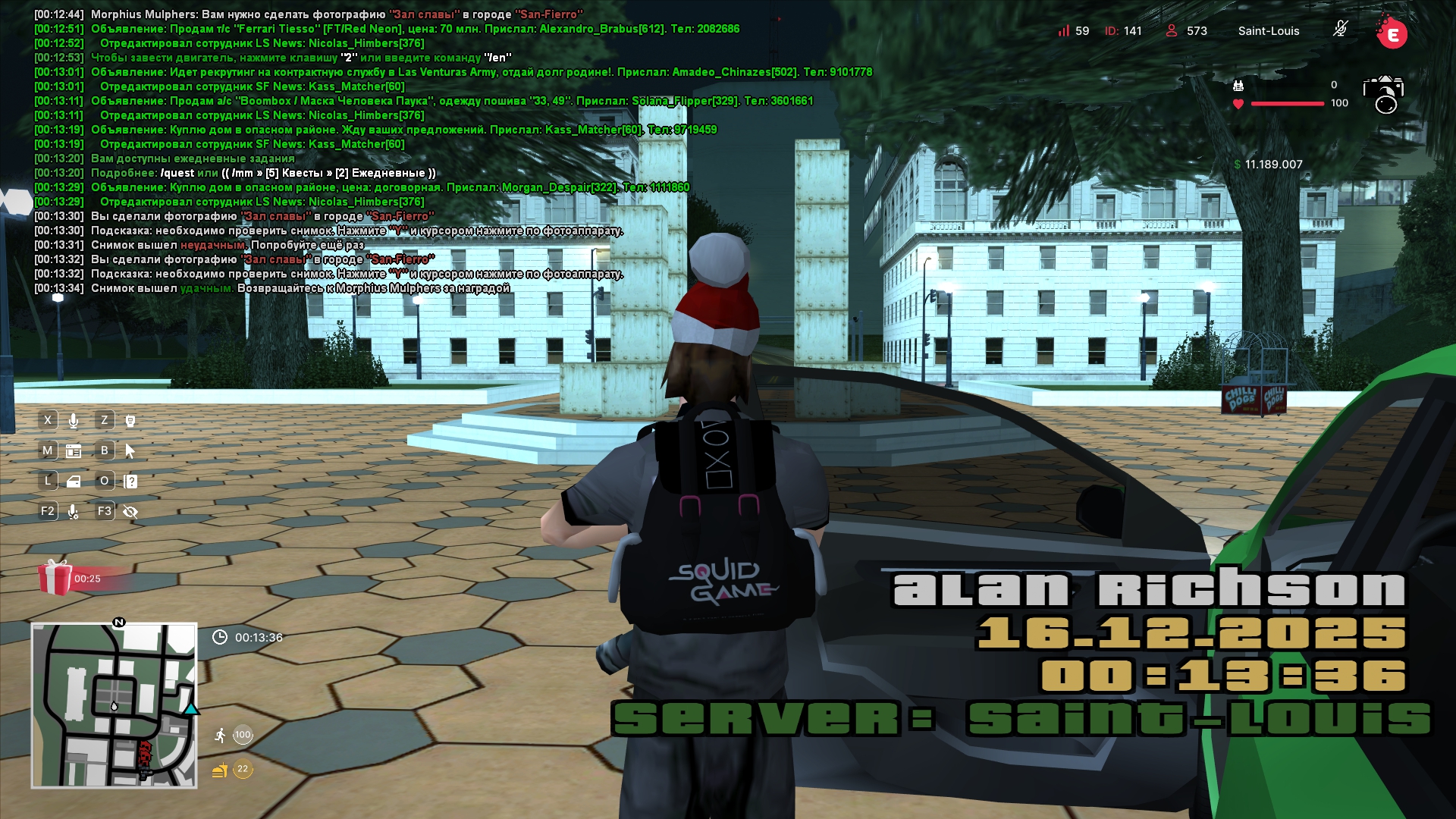
Task: Click the car door lock icon
Action: tap(74, 482)
